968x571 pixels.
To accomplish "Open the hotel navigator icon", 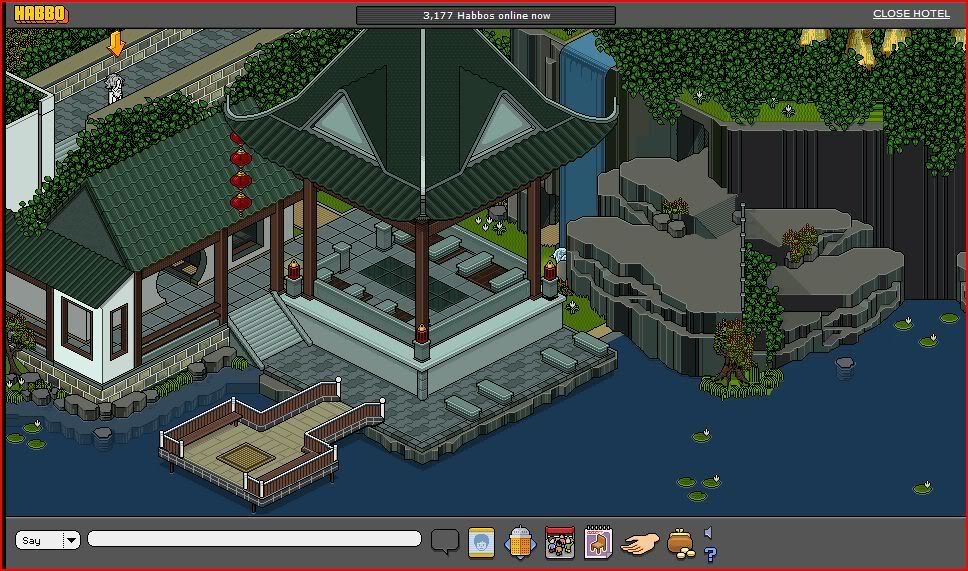I will [521, 542].
